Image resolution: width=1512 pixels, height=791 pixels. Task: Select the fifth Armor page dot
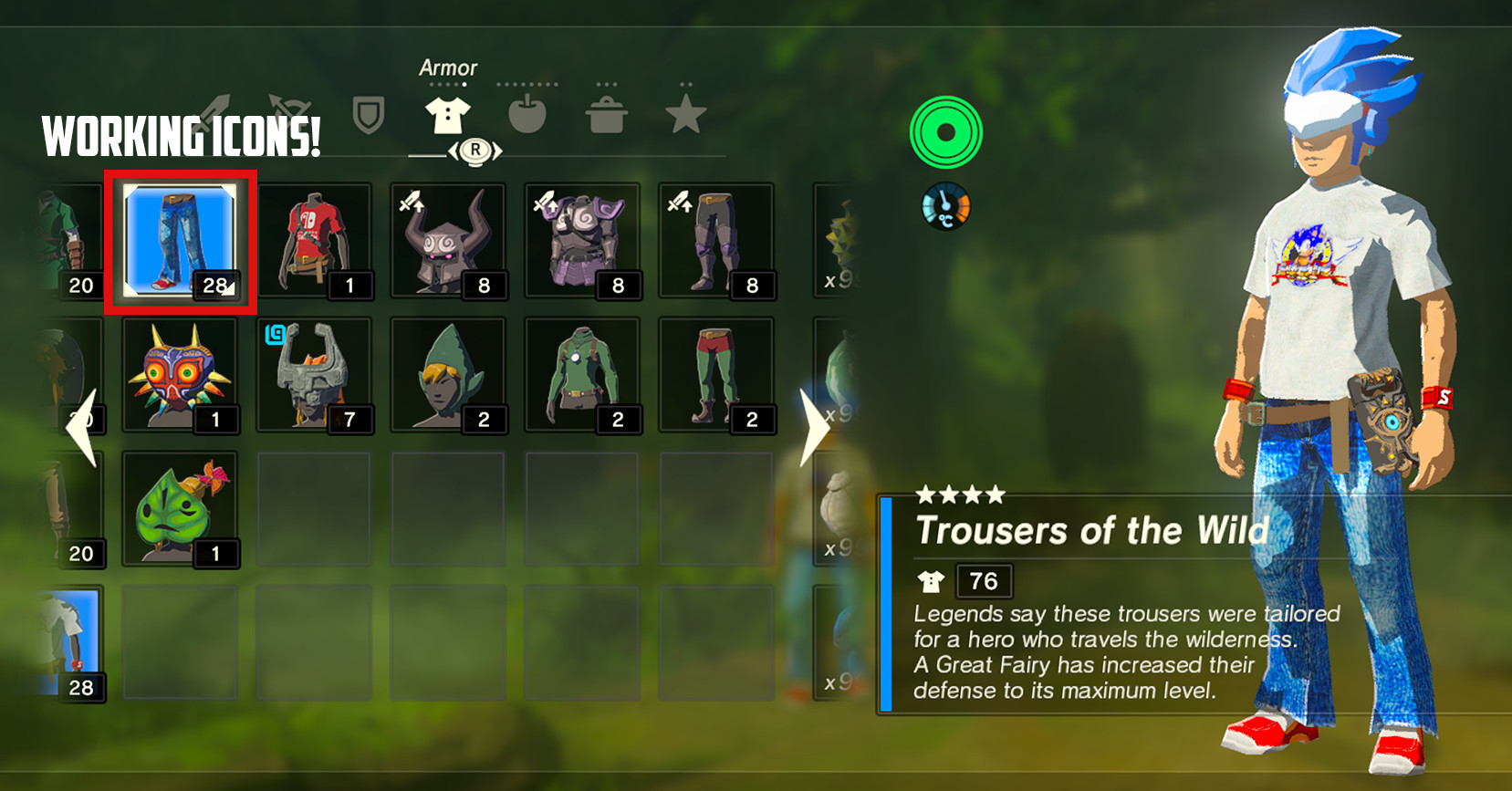pos(464,83)
